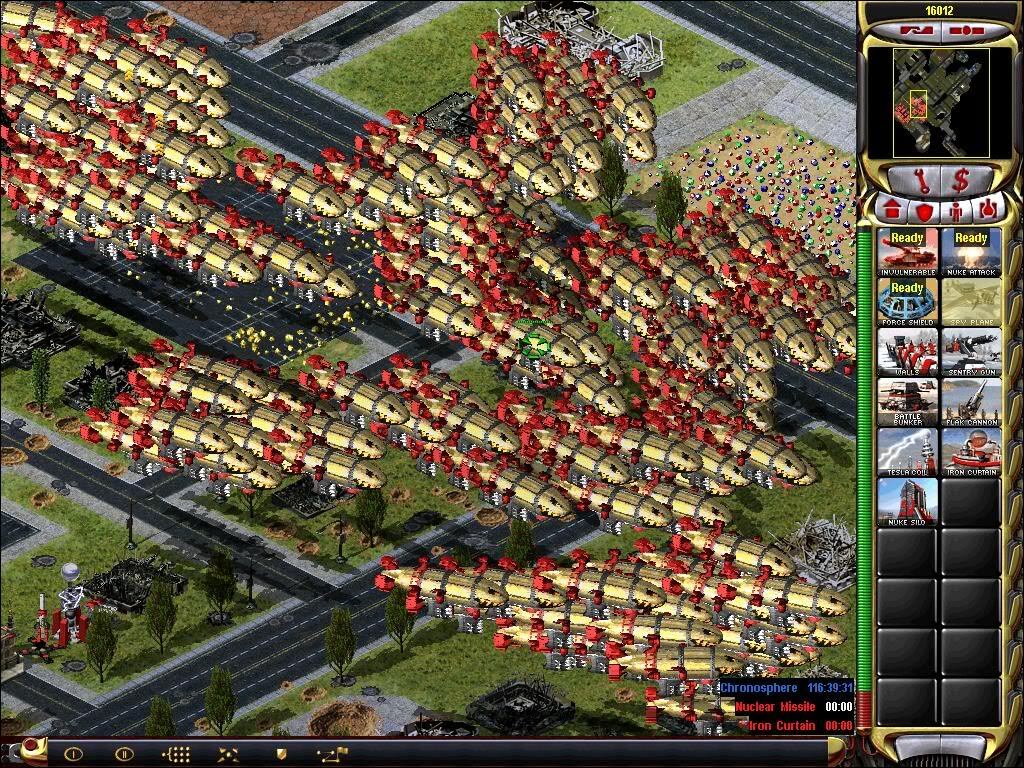This screenshot has height=768, width=1024.
Task: Build a Battle Bunker
Action: point(907,402)
